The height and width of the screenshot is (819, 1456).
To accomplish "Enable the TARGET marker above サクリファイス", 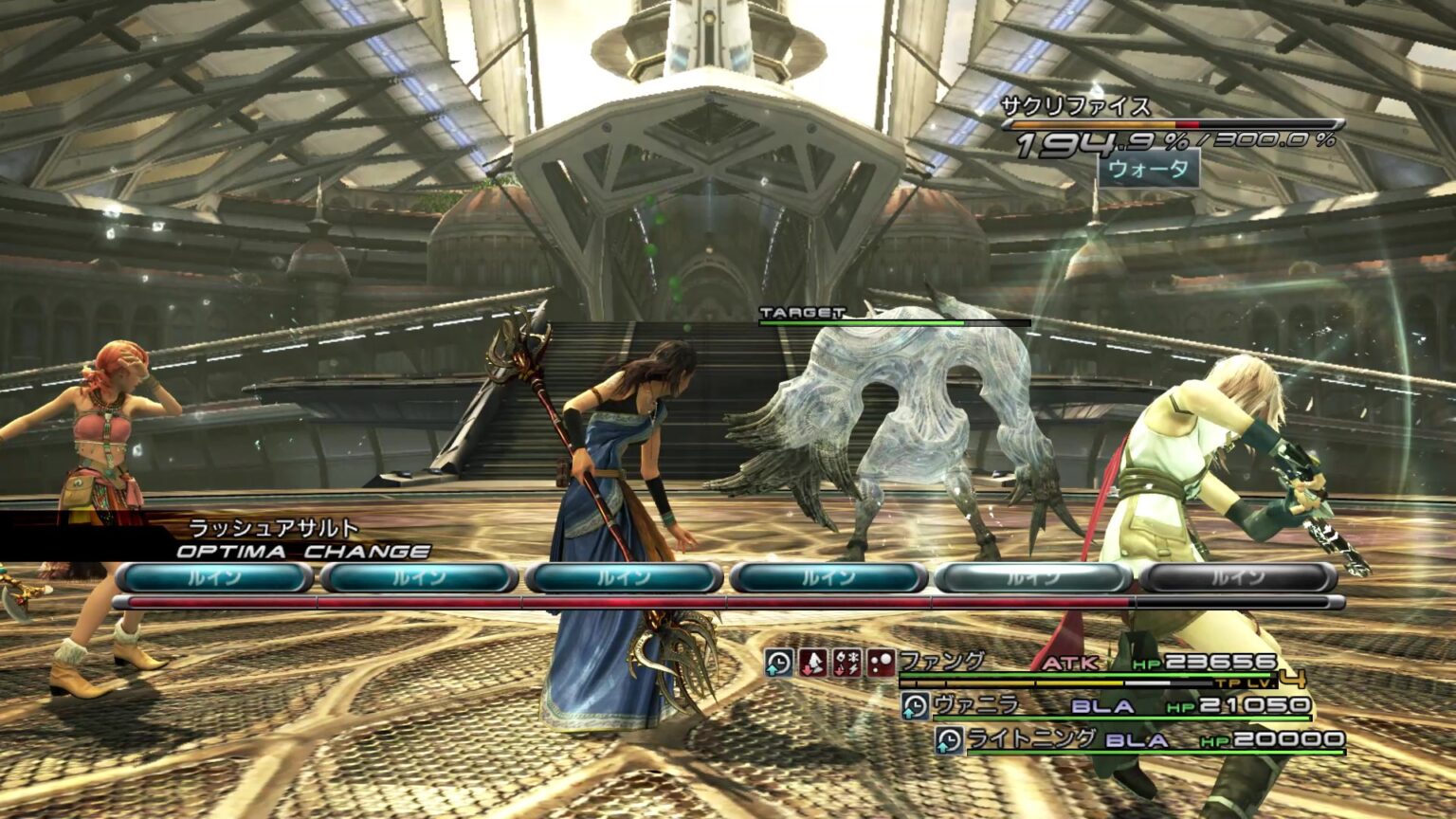I will 801,310.
